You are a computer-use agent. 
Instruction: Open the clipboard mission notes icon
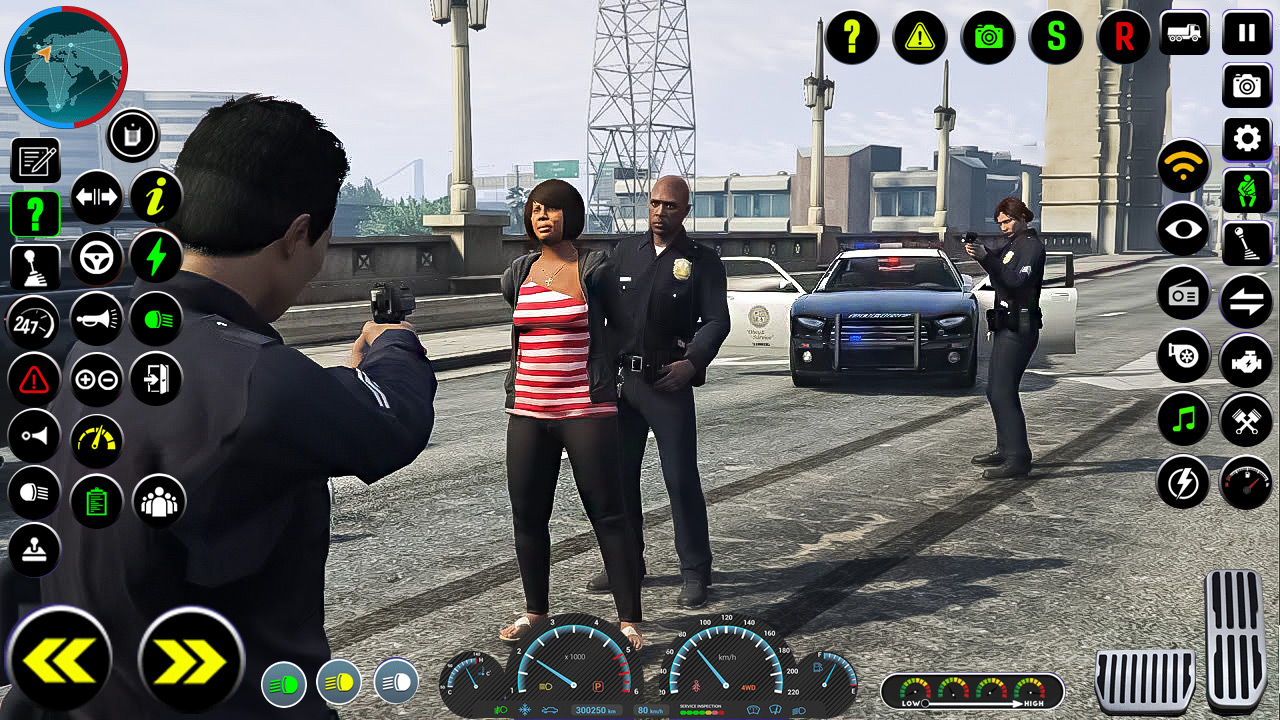(x=96, y=500)
